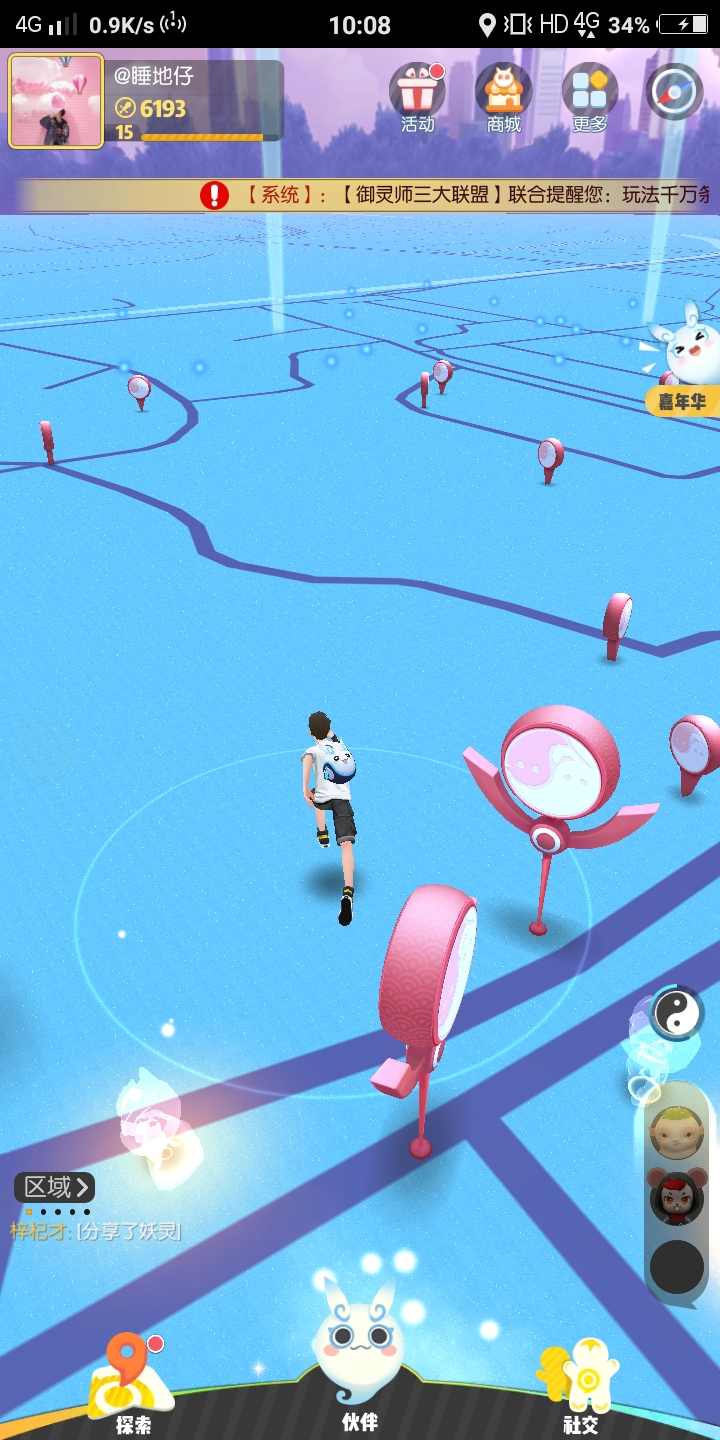Open the 嘉年华 carnival event
This screenshot has width=720, height=1440.
[684, 368]
